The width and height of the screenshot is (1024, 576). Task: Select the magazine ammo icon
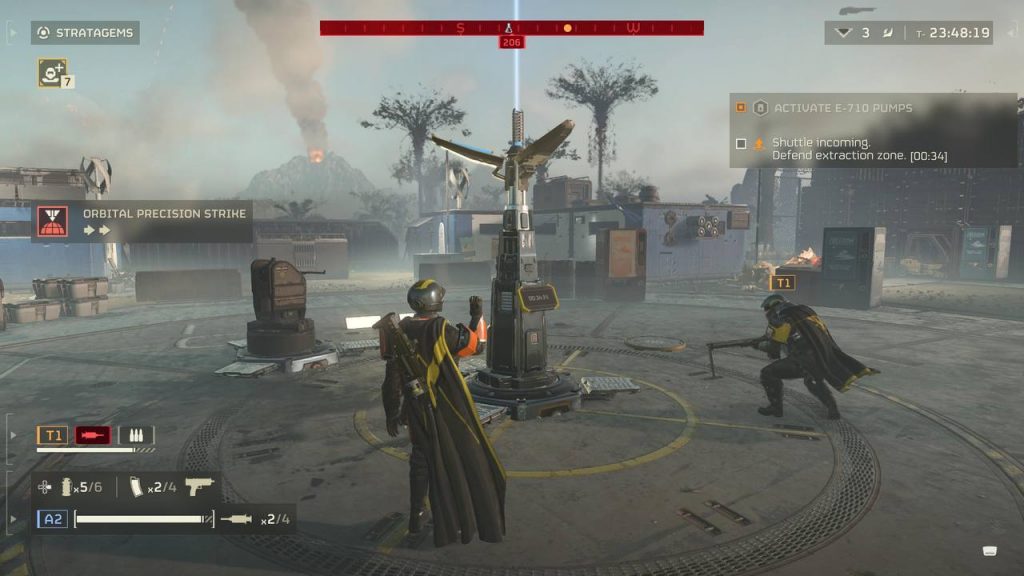pos(137,487)
